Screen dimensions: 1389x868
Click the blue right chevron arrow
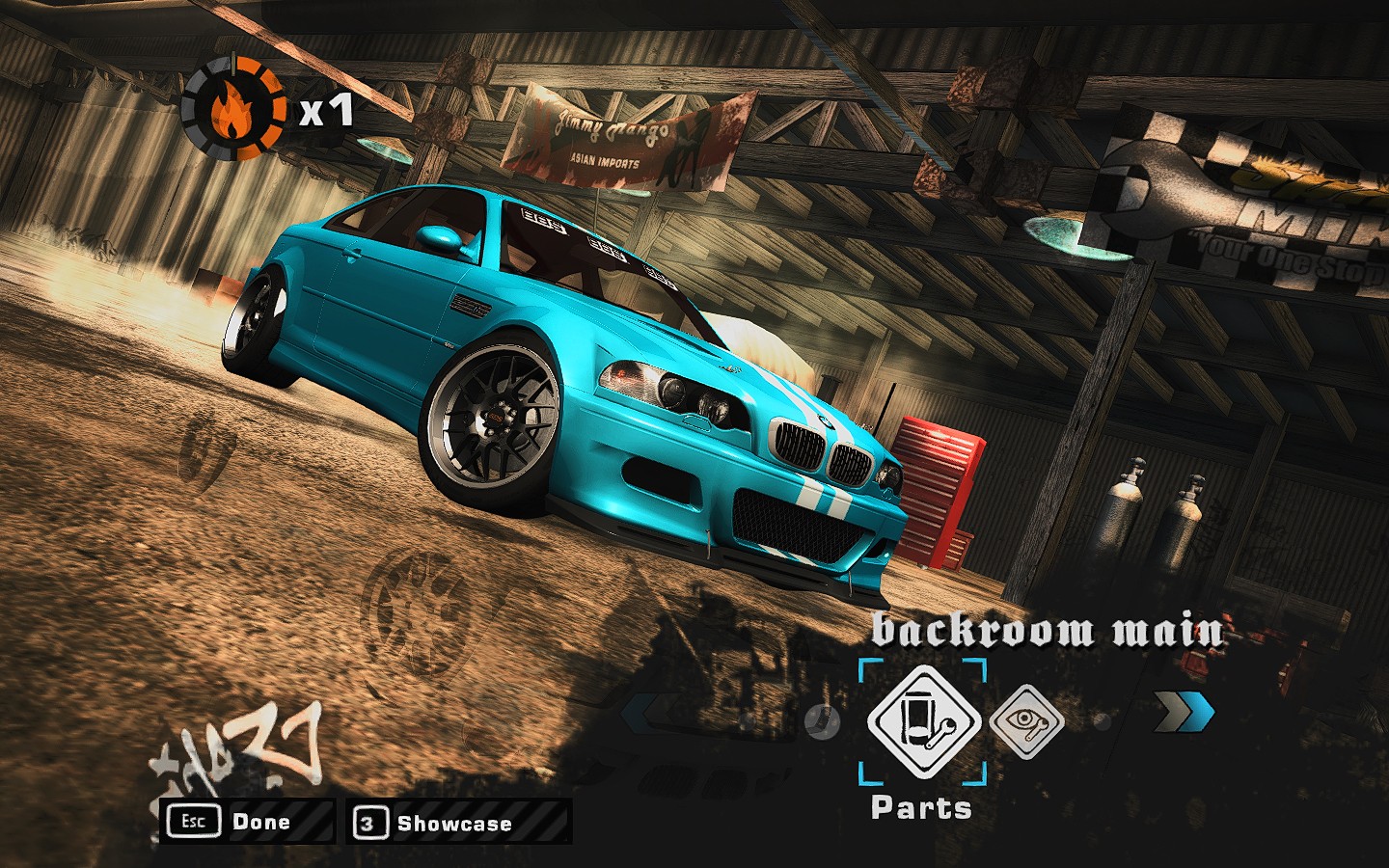pos(1185,715)
